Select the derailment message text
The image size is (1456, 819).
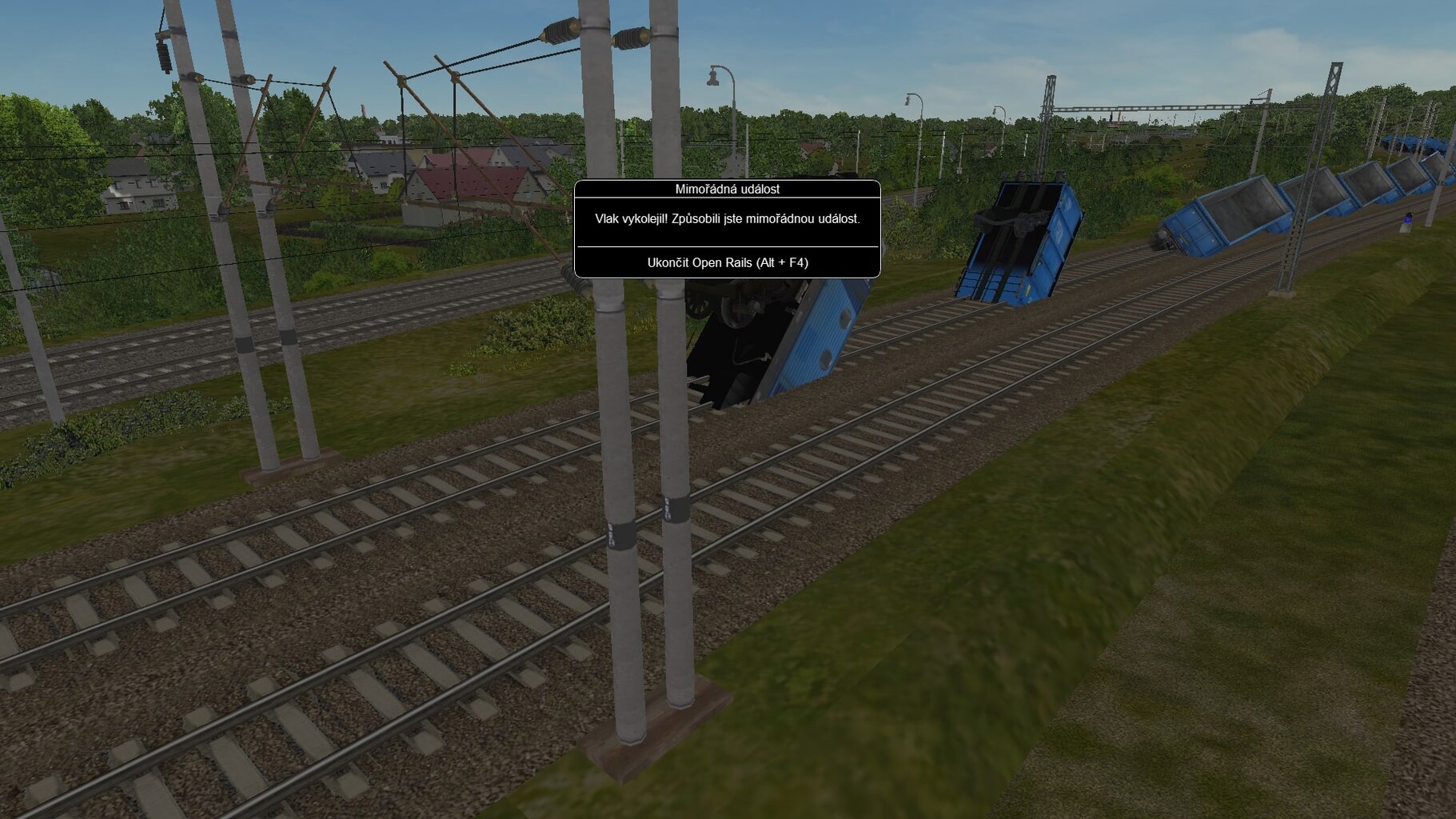tap(728, 217)
